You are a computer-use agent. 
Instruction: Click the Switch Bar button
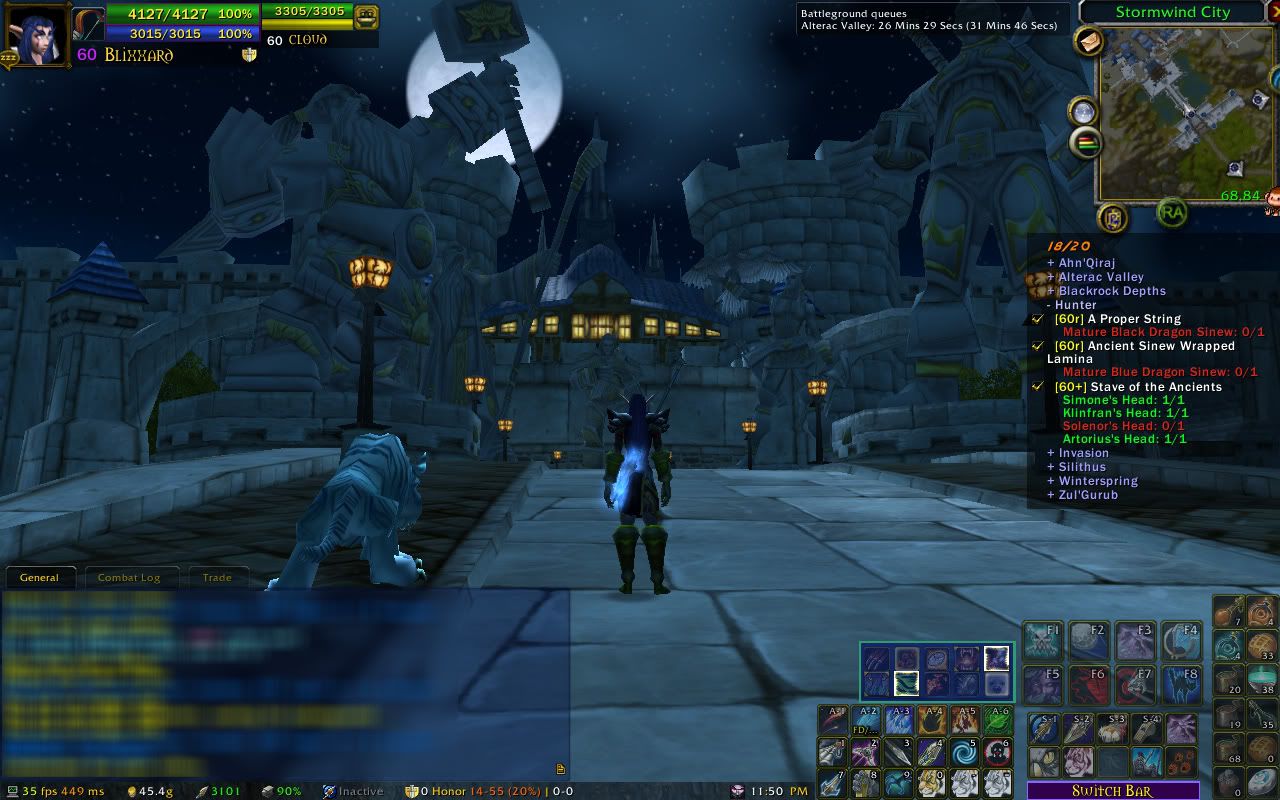click(x=1112, y=791)
